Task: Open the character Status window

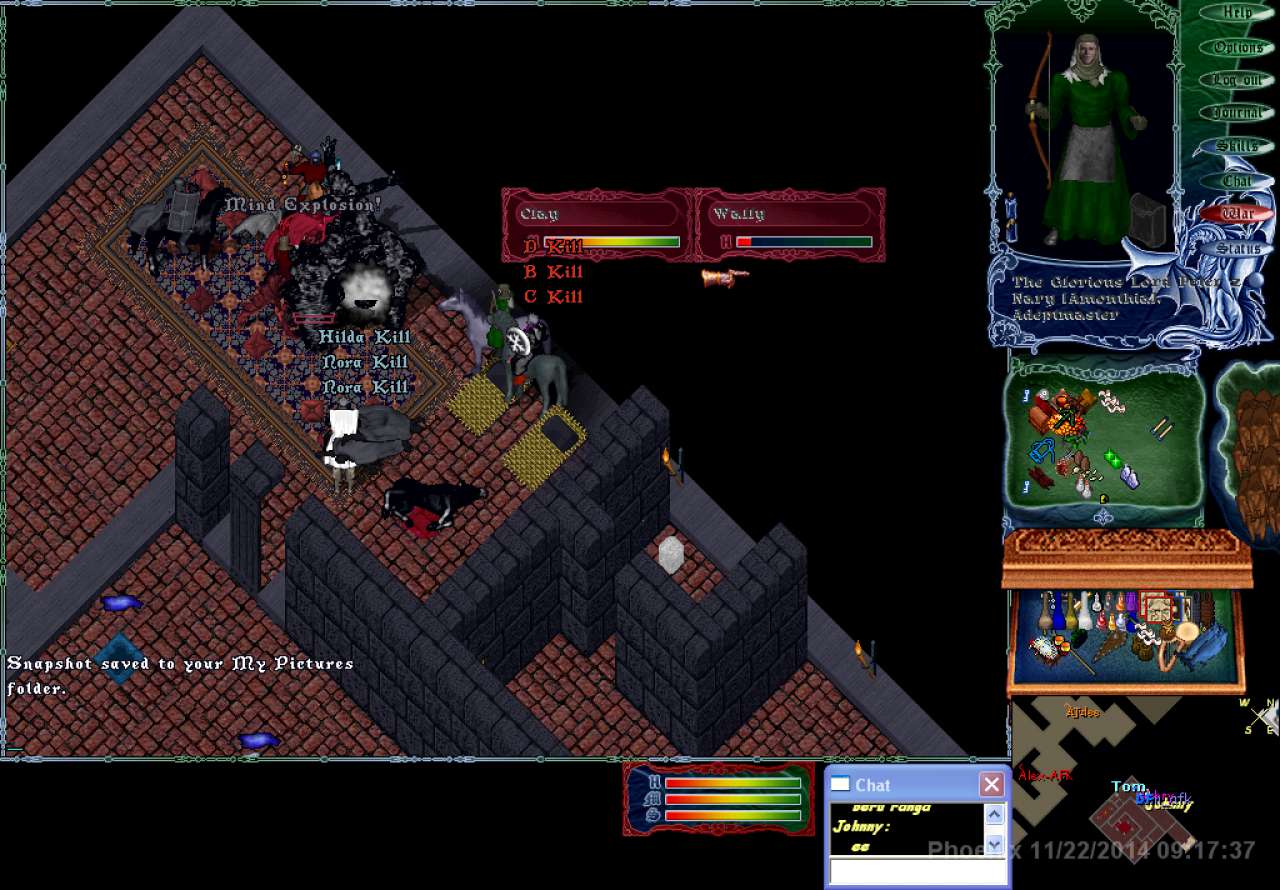Action: pos(1237,248)
